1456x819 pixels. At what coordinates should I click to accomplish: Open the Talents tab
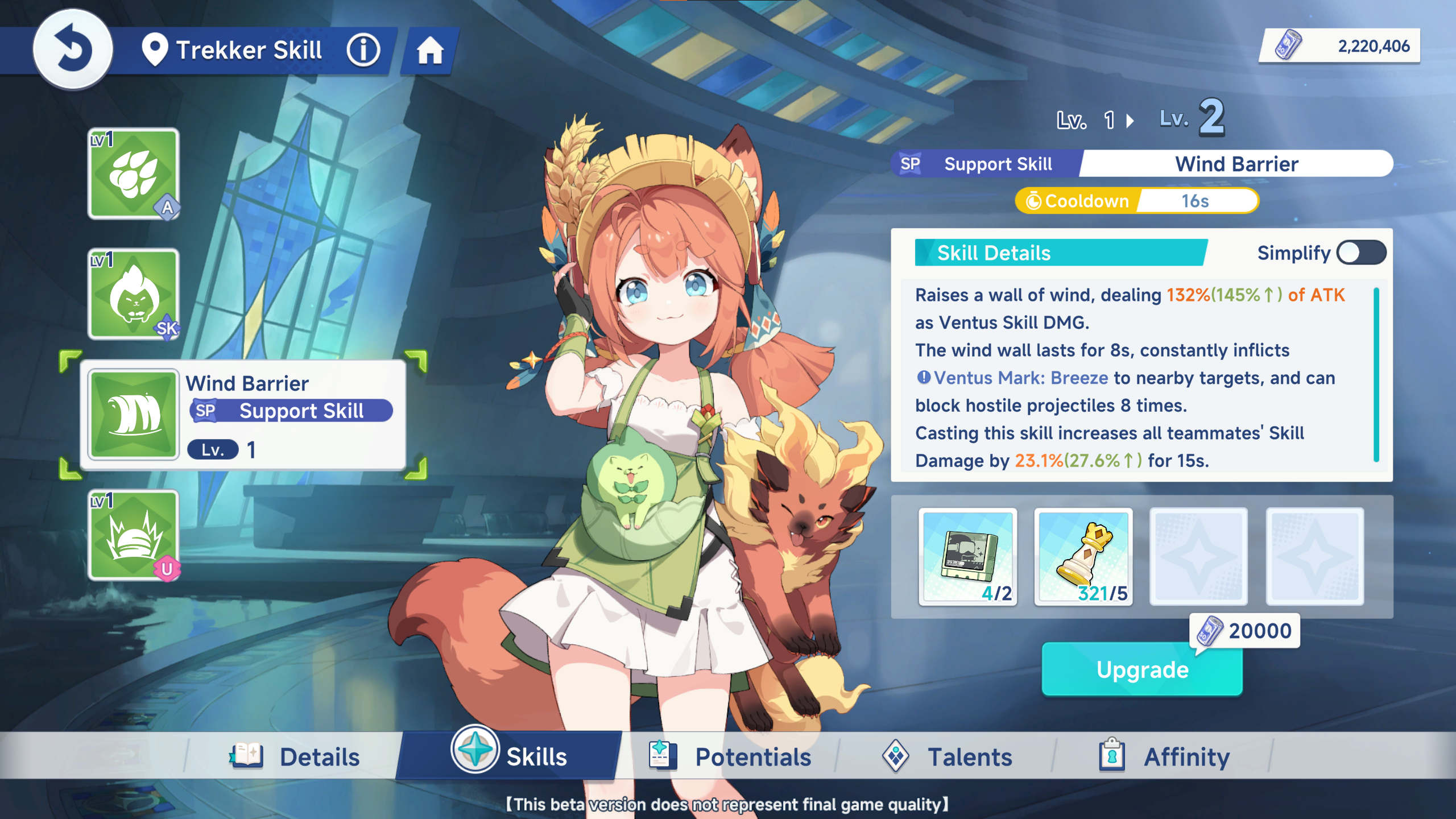(x=948, y=757)
